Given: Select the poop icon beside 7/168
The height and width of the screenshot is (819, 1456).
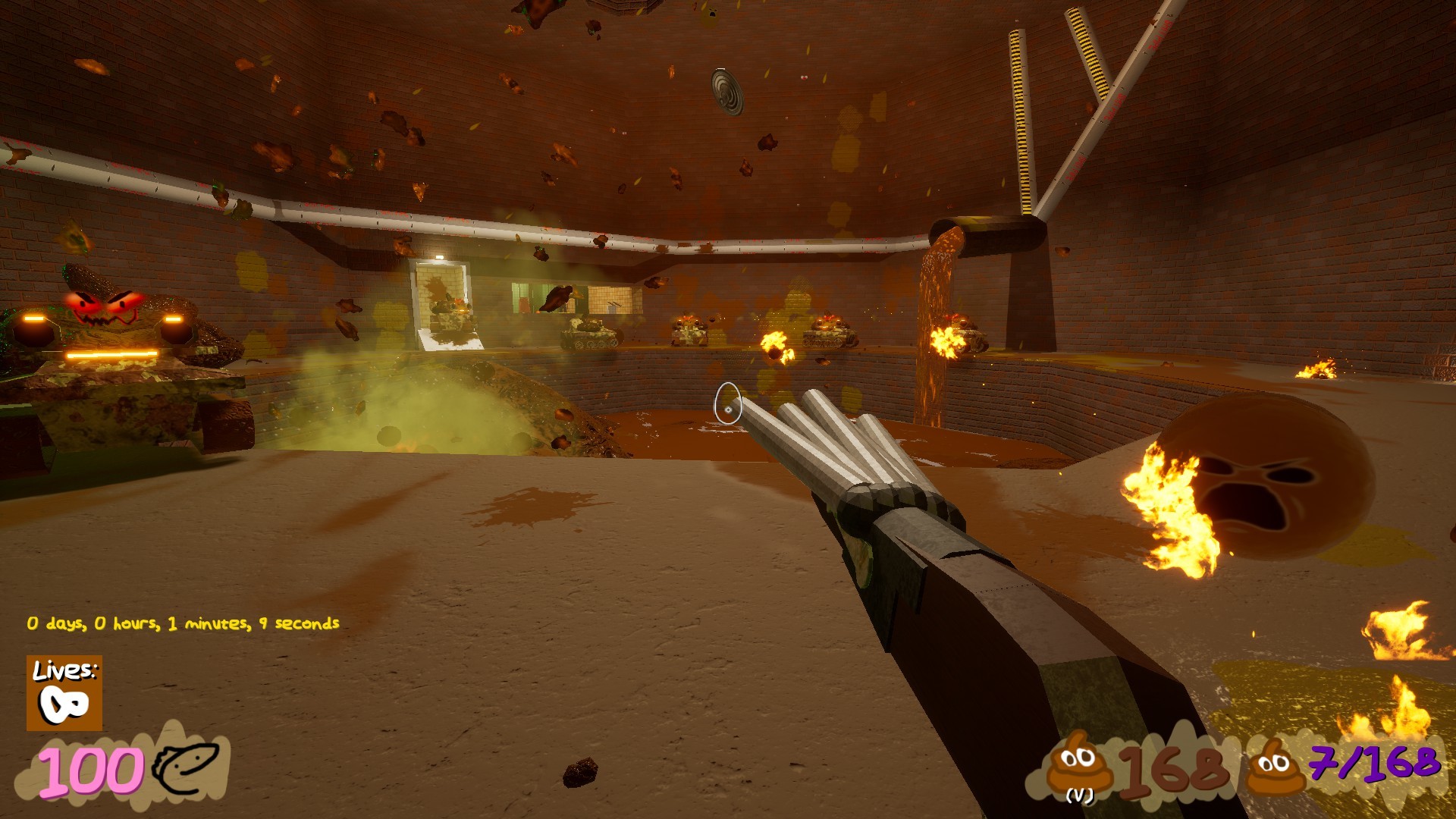Looking at the screenshot, I should click(1276, 766).
